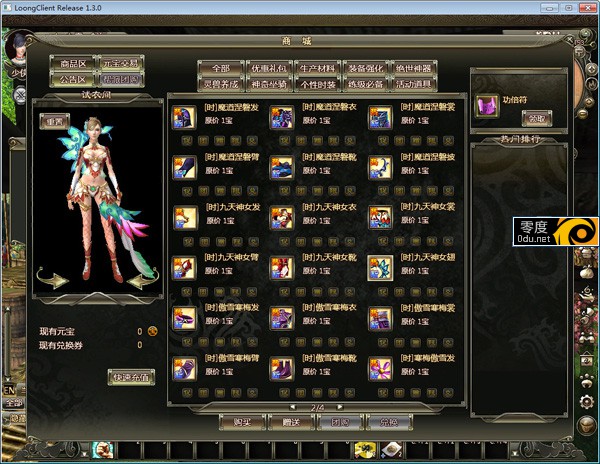Screen dimensions: 600x464
Task: Show the 个性时装 category
Action: point(317,83)
